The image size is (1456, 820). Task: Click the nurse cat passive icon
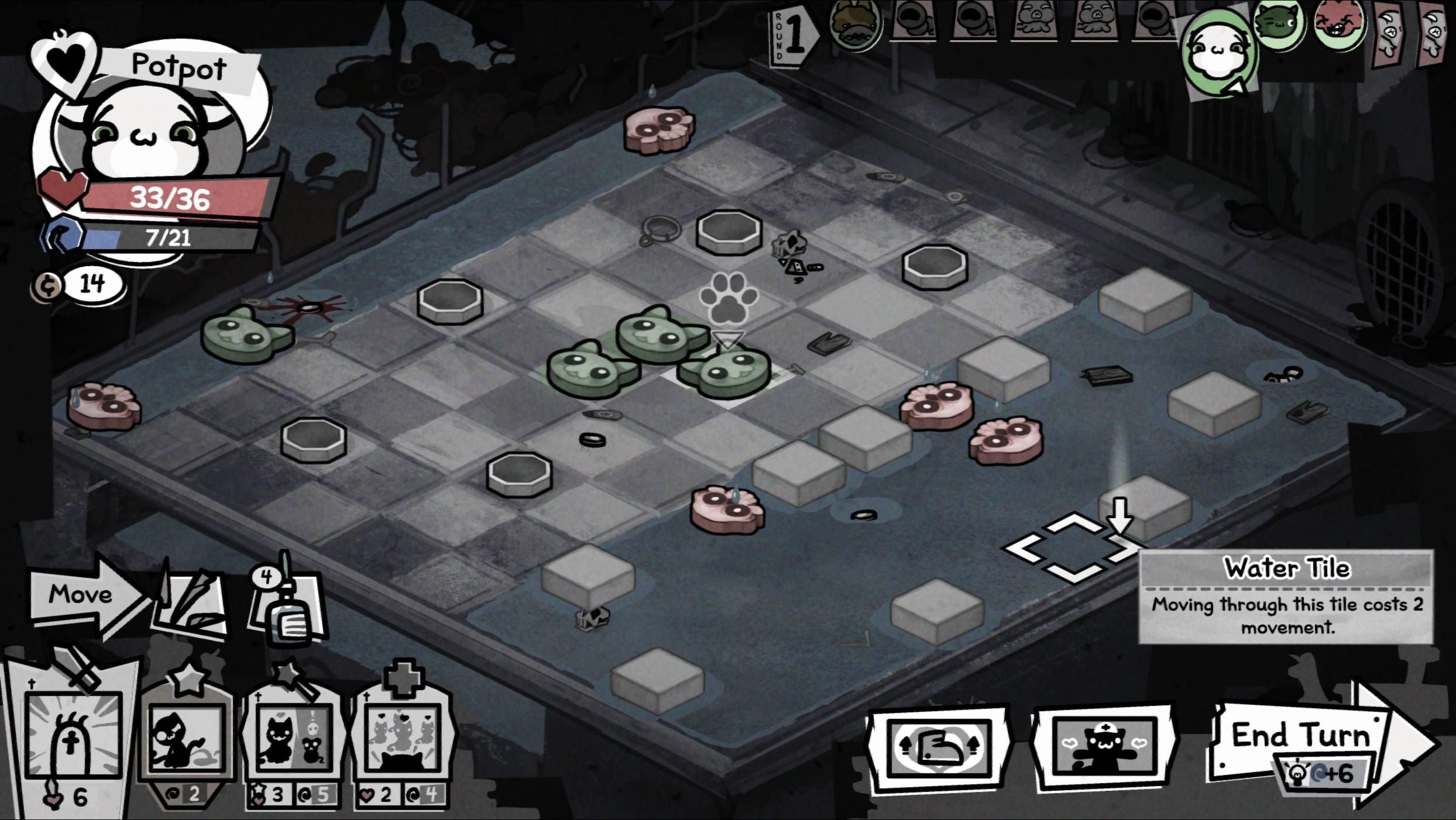click(1104, 747)
